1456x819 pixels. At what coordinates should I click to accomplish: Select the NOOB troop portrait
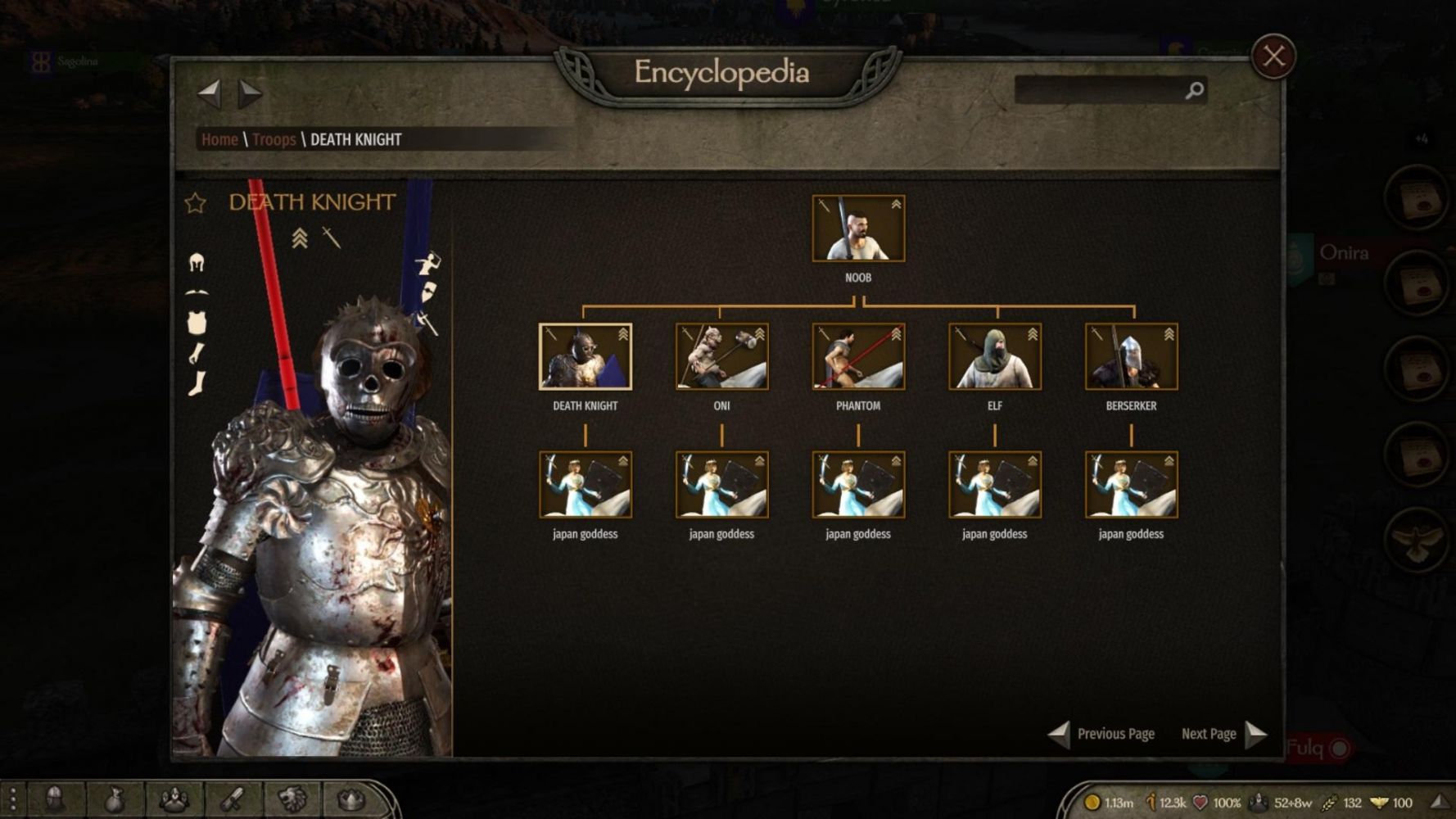pos(857,229)
